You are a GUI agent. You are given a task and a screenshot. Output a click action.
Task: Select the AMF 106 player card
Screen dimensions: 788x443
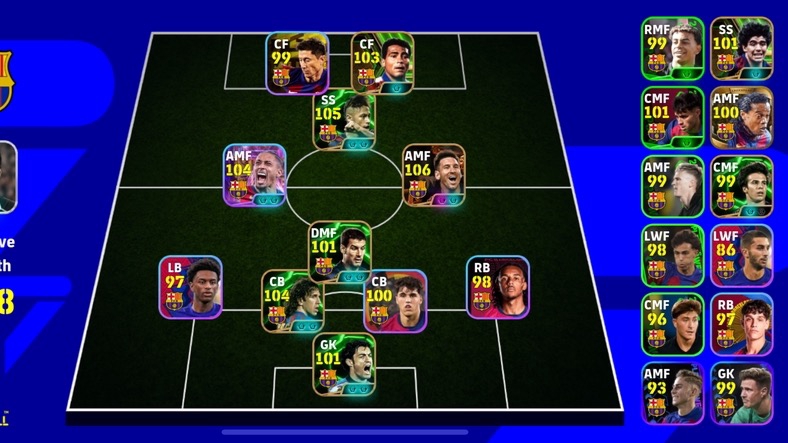pyautogui.click(x=433, y=176)
